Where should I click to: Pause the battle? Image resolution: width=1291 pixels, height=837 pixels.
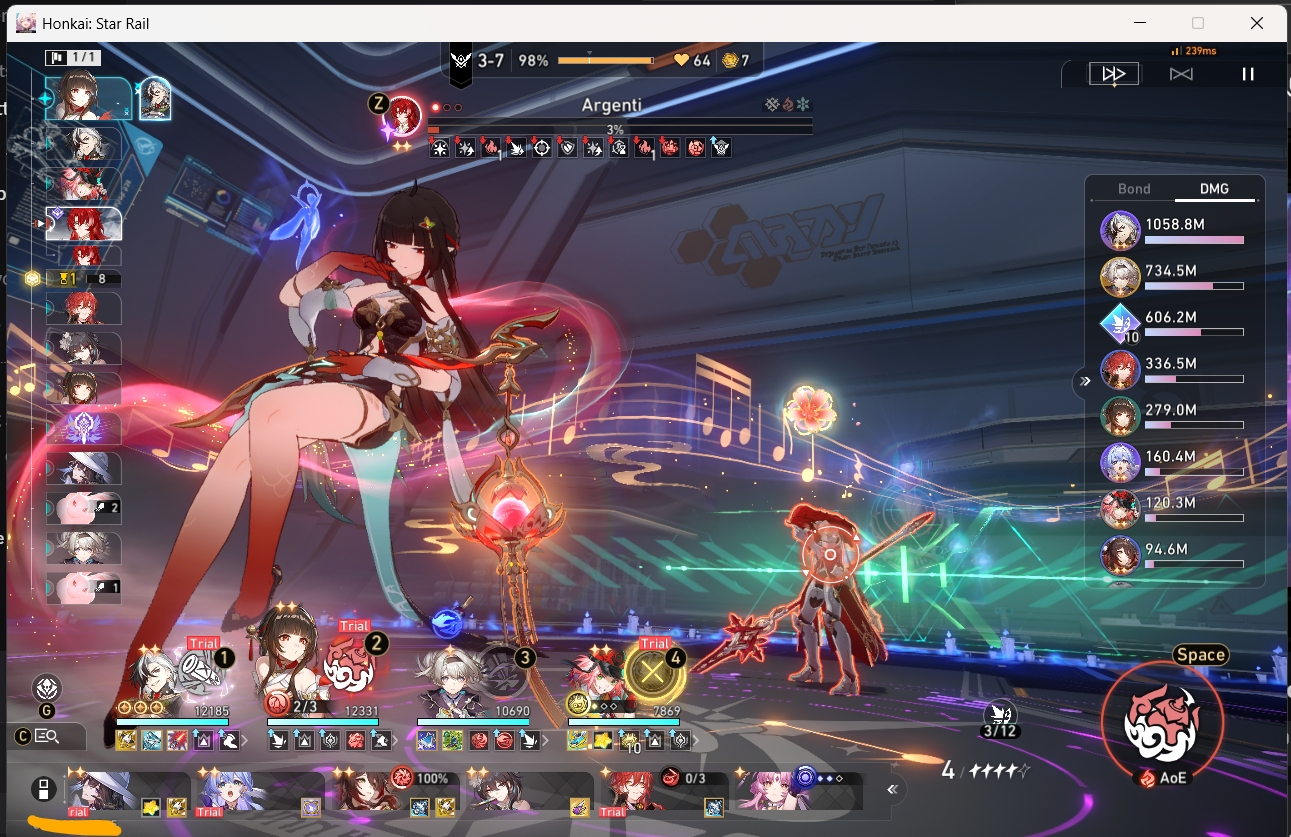click(x=1247, y=74)
